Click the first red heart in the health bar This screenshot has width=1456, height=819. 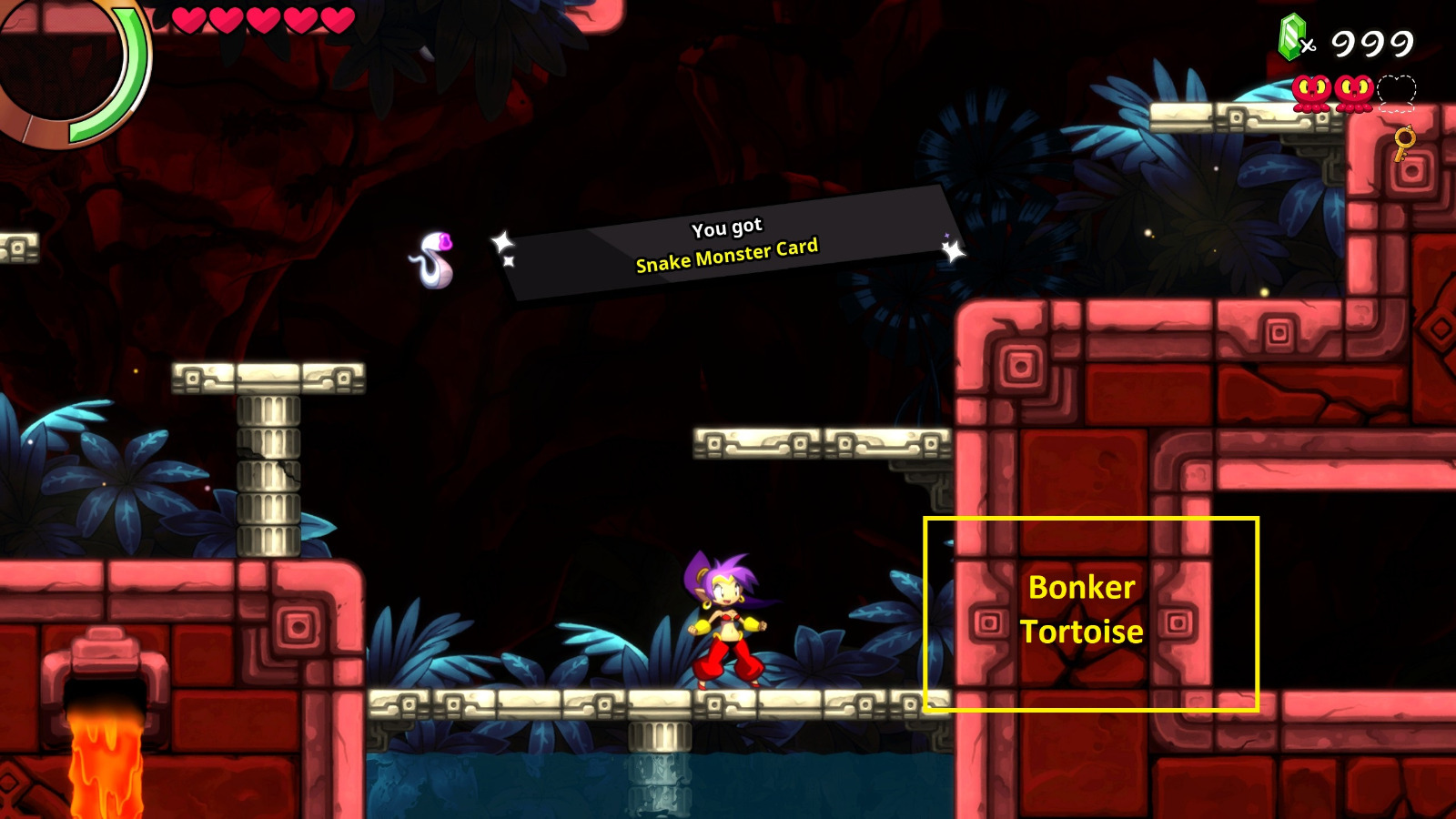(x=191, y=20)
